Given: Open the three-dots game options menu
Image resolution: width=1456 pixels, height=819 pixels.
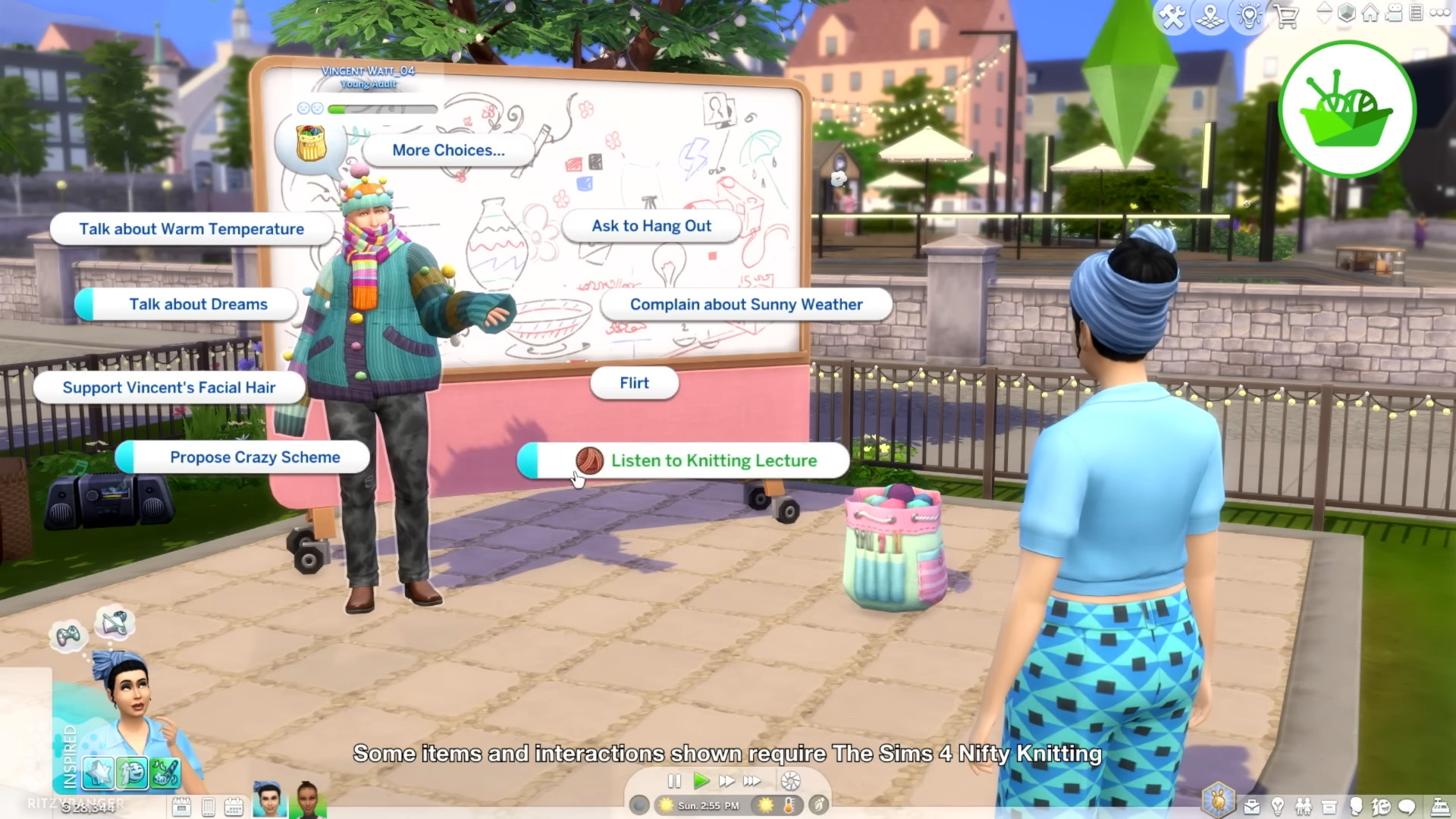Looking at the screenshot, I should 1439,13.
